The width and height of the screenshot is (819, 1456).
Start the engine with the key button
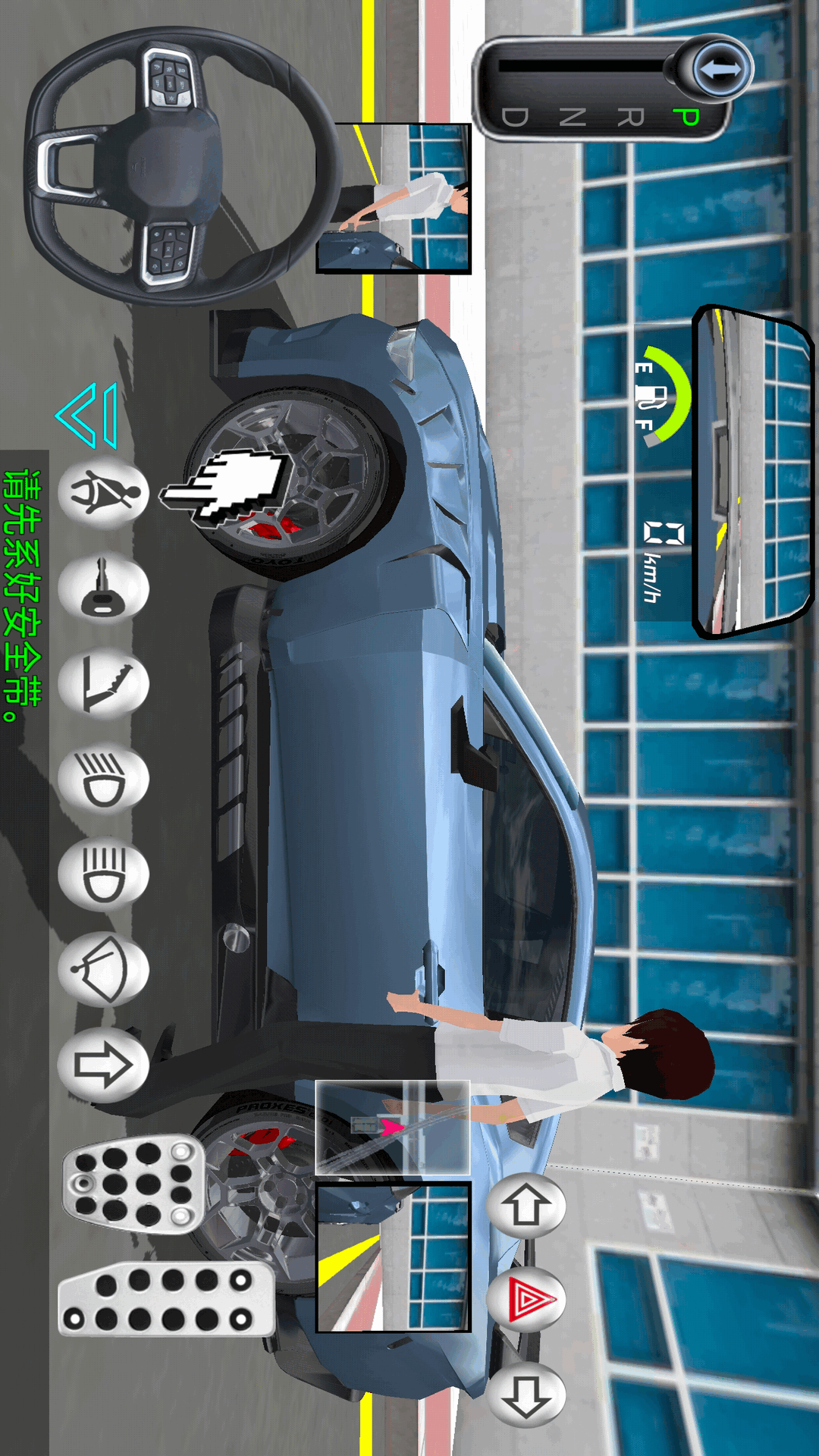(103, 589)
